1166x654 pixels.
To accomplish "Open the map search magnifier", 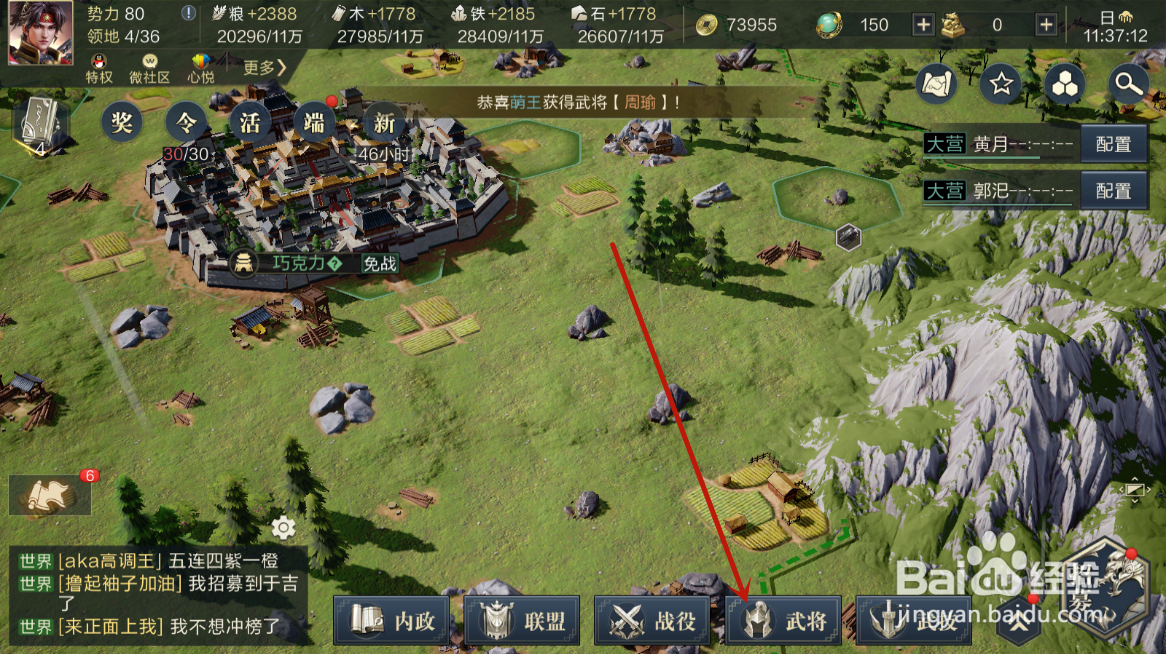I will pyautogui.click(x=1128, y=85).
